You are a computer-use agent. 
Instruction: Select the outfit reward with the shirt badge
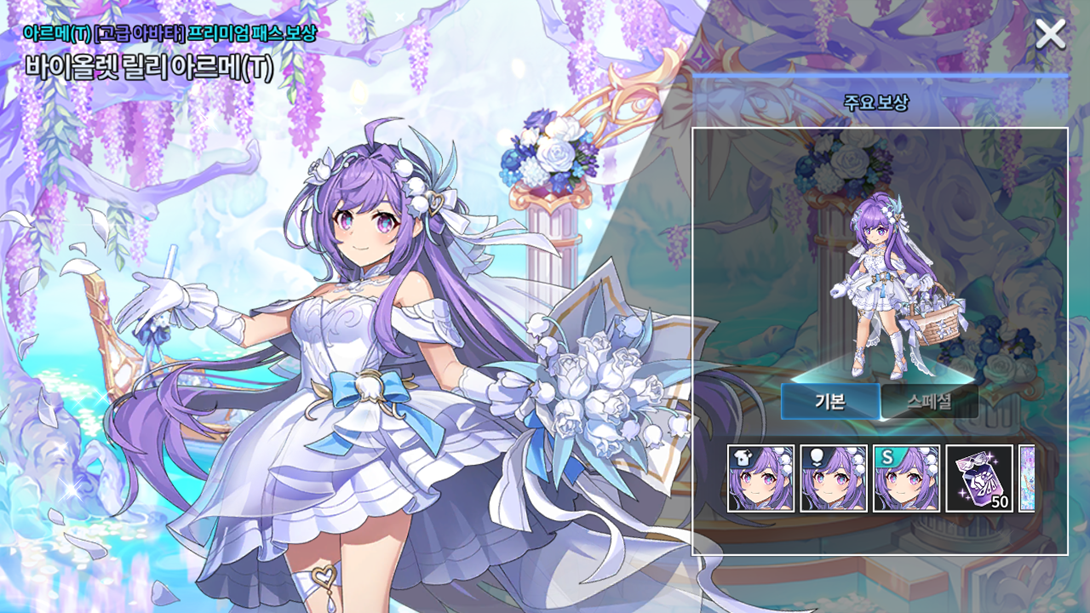point(761,479)
